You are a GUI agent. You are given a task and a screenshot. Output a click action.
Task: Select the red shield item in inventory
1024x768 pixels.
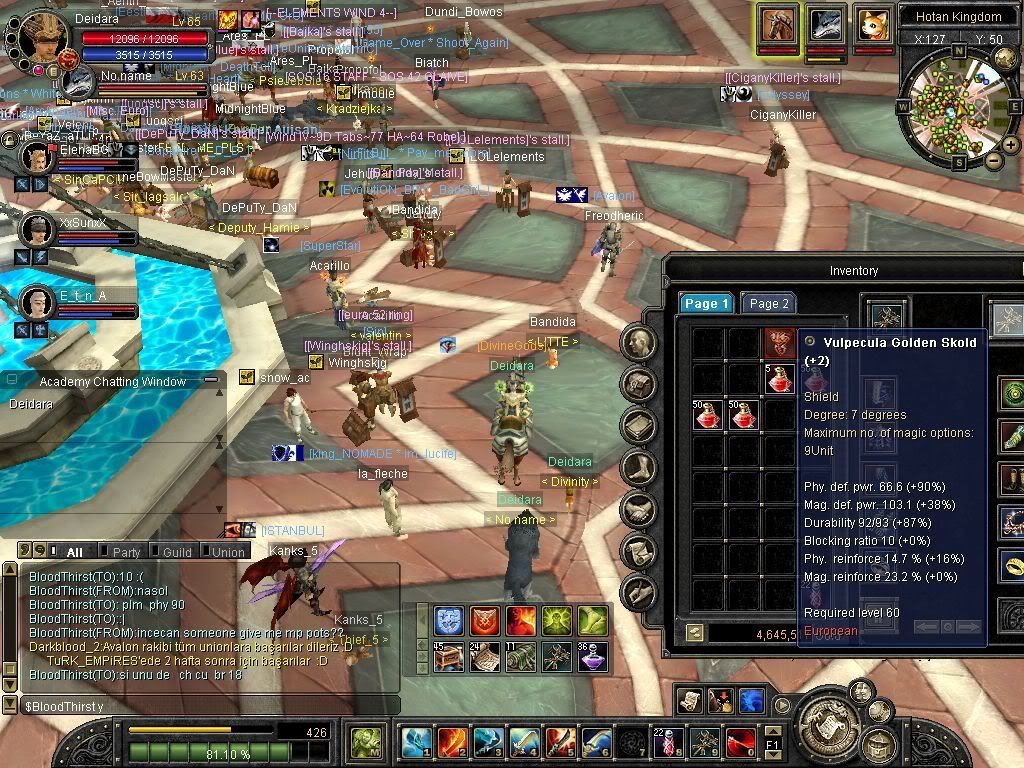click(779, 343)
